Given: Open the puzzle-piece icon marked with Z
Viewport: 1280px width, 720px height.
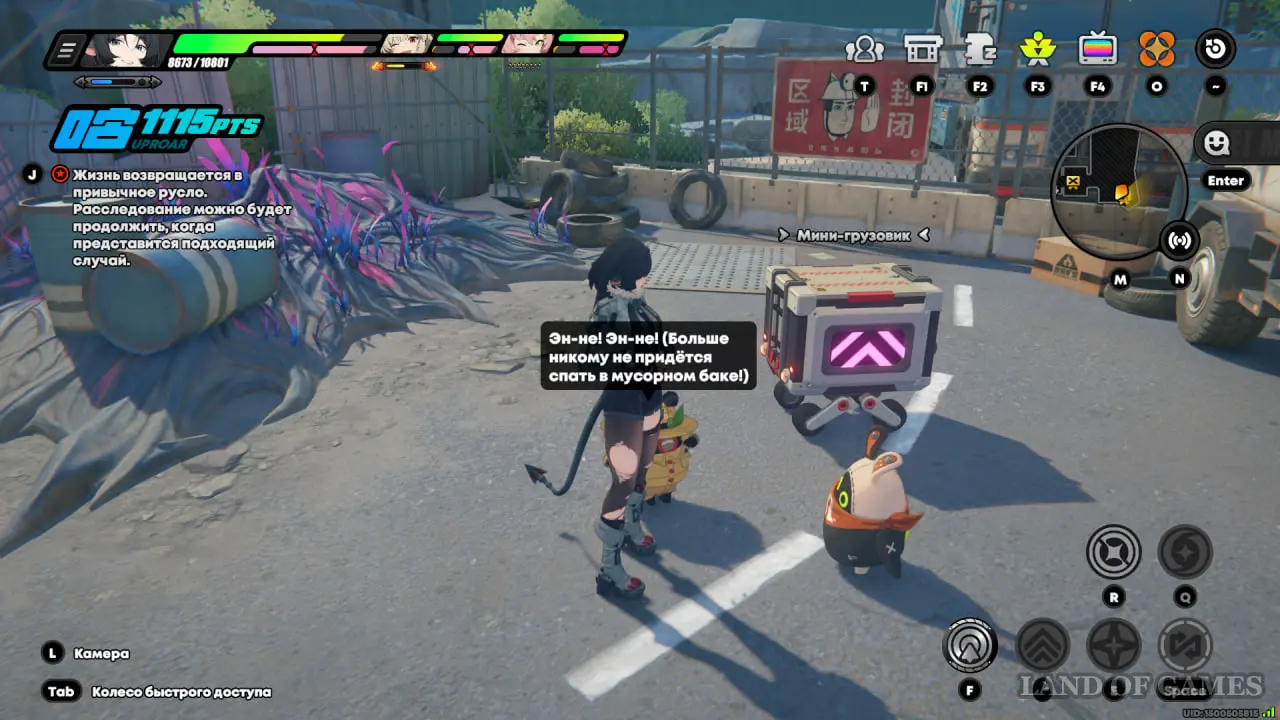Looking at the screenshot, I should (x=980, y=49).
